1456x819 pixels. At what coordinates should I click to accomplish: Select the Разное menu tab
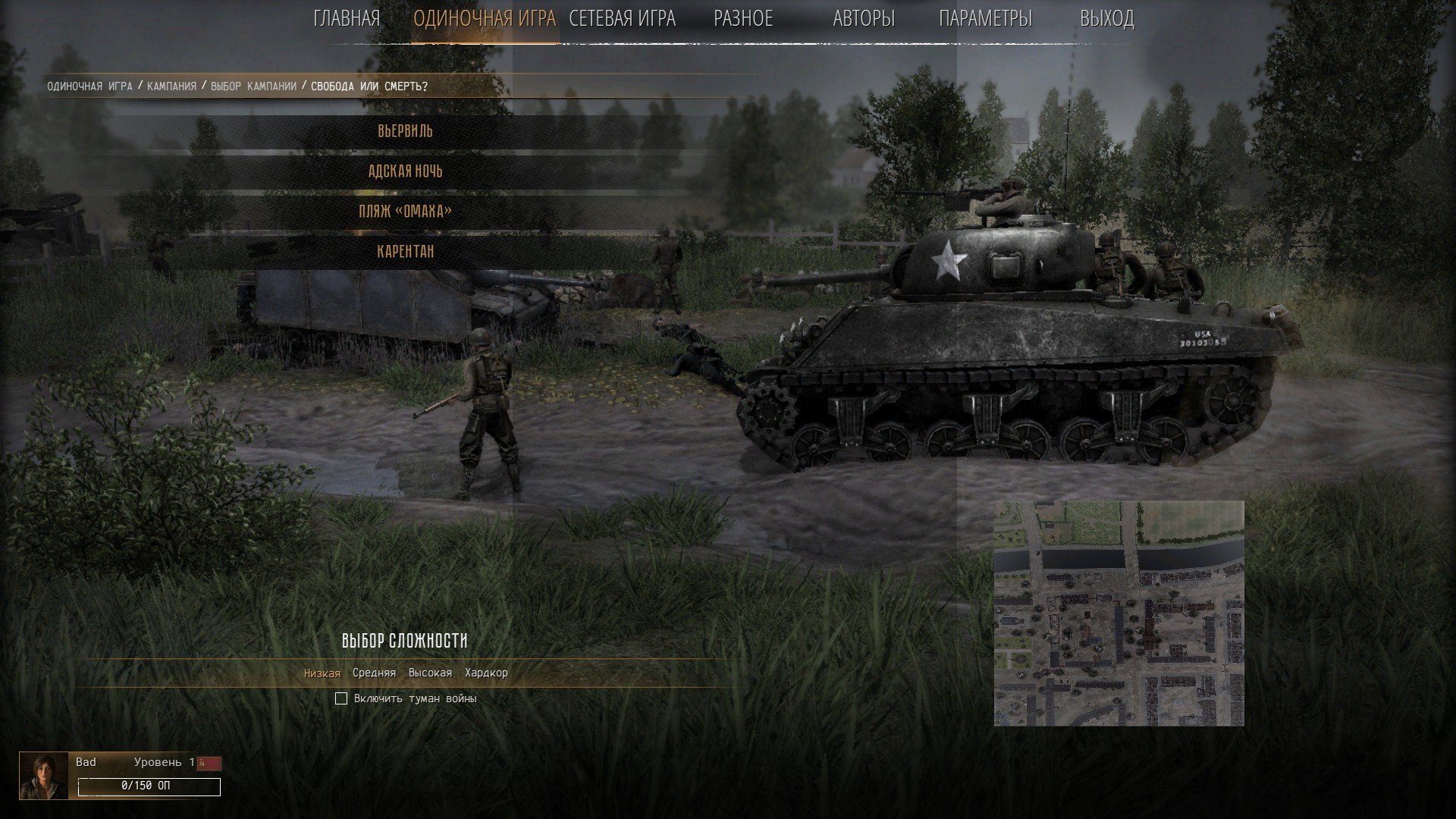pos(743,19)
